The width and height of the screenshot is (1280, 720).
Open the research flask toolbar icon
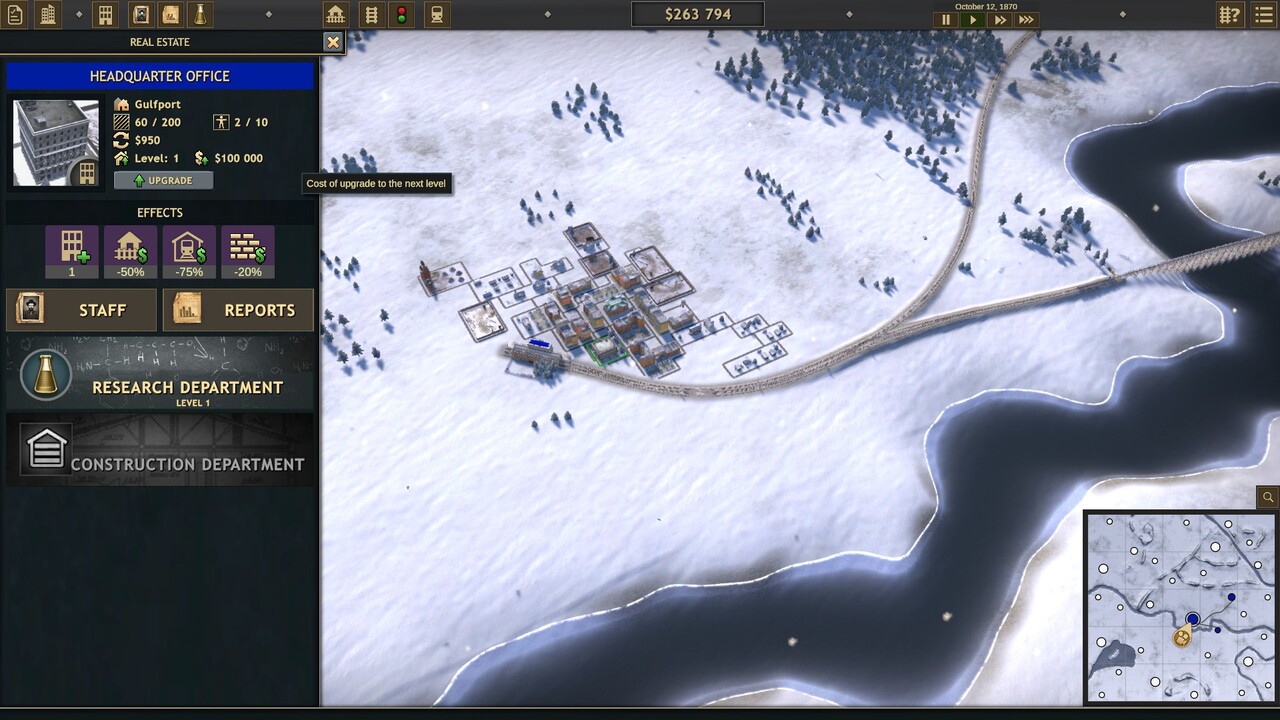(201, 15)
